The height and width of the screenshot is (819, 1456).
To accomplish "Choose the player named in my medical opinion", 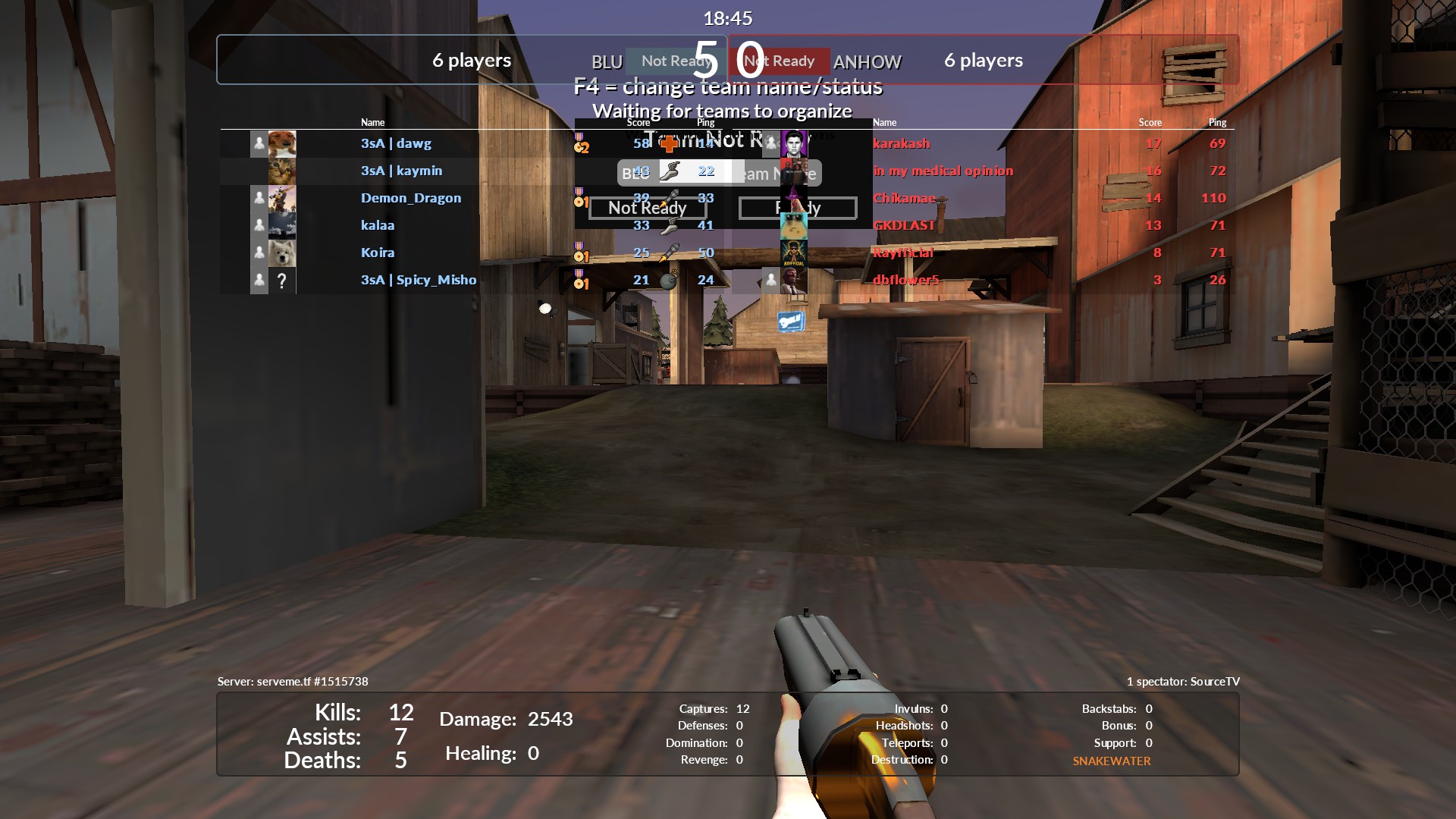I will point(943,171).
